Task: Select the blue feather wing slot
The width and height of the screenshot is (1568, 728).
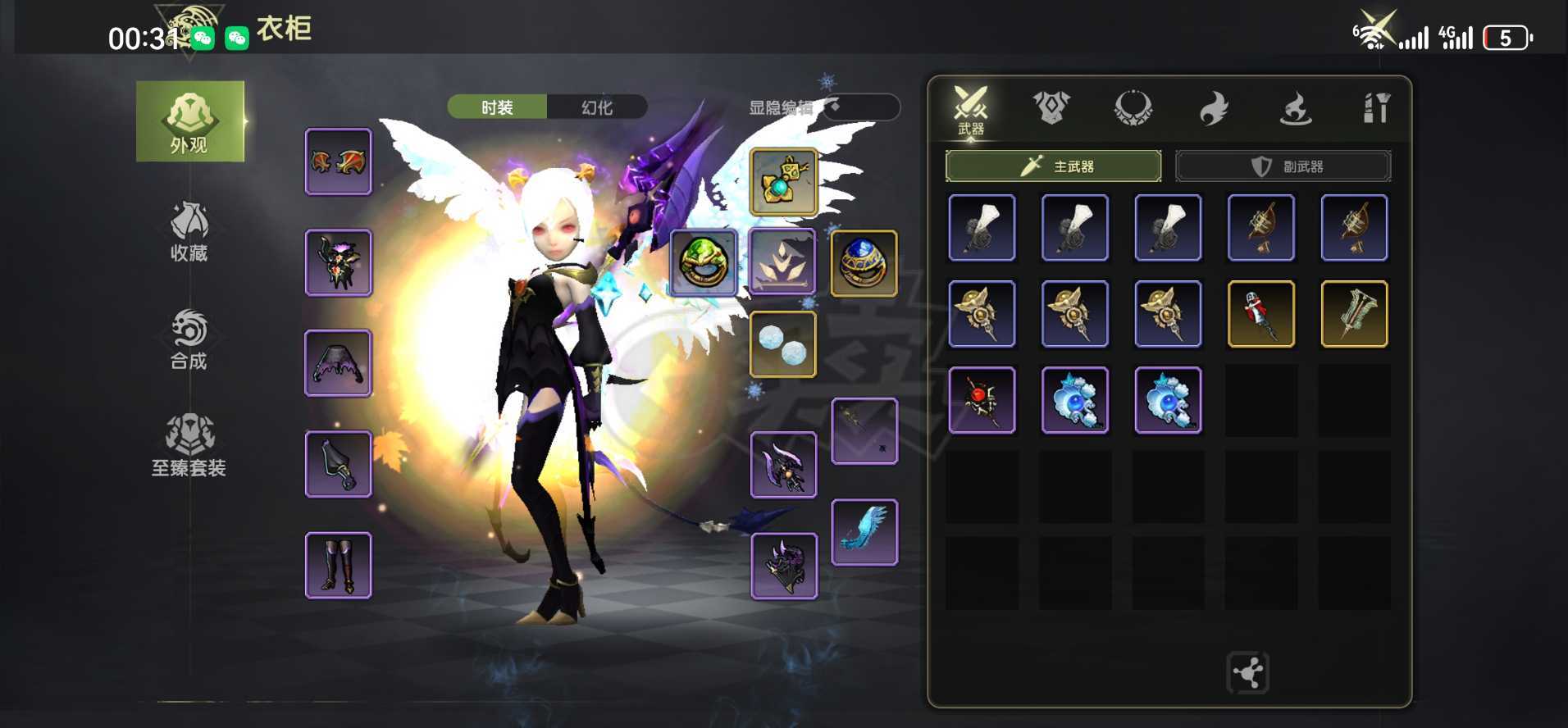Action: click(864, 532)
